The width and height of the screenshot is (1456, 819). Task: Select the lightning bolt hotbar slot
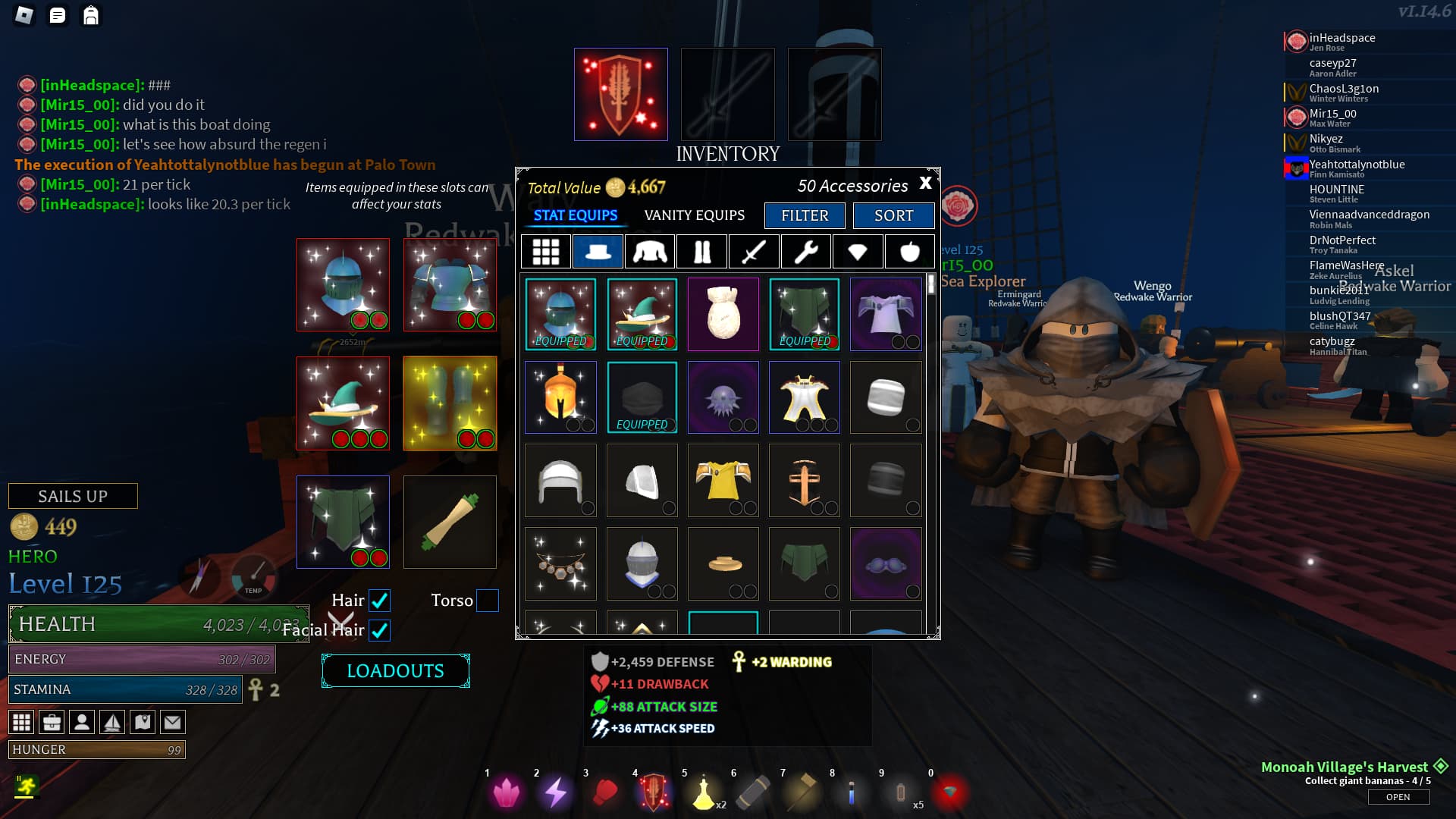point(556,792)
